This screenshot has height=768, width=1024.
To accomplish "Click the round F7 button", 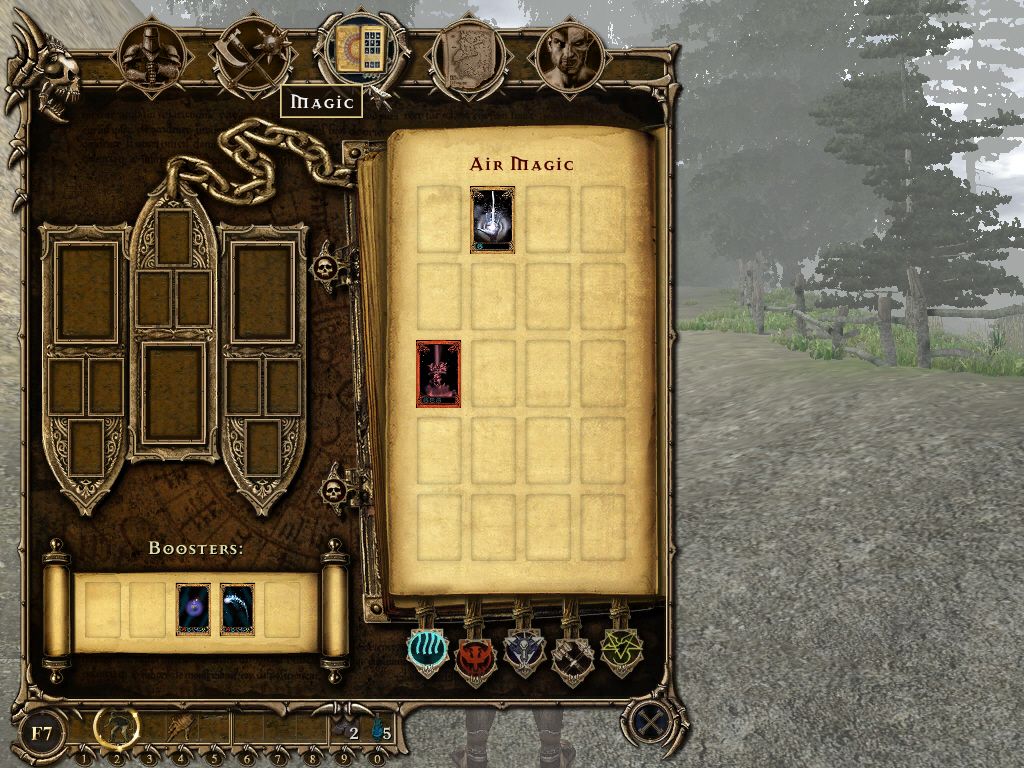I will (42, 733).
